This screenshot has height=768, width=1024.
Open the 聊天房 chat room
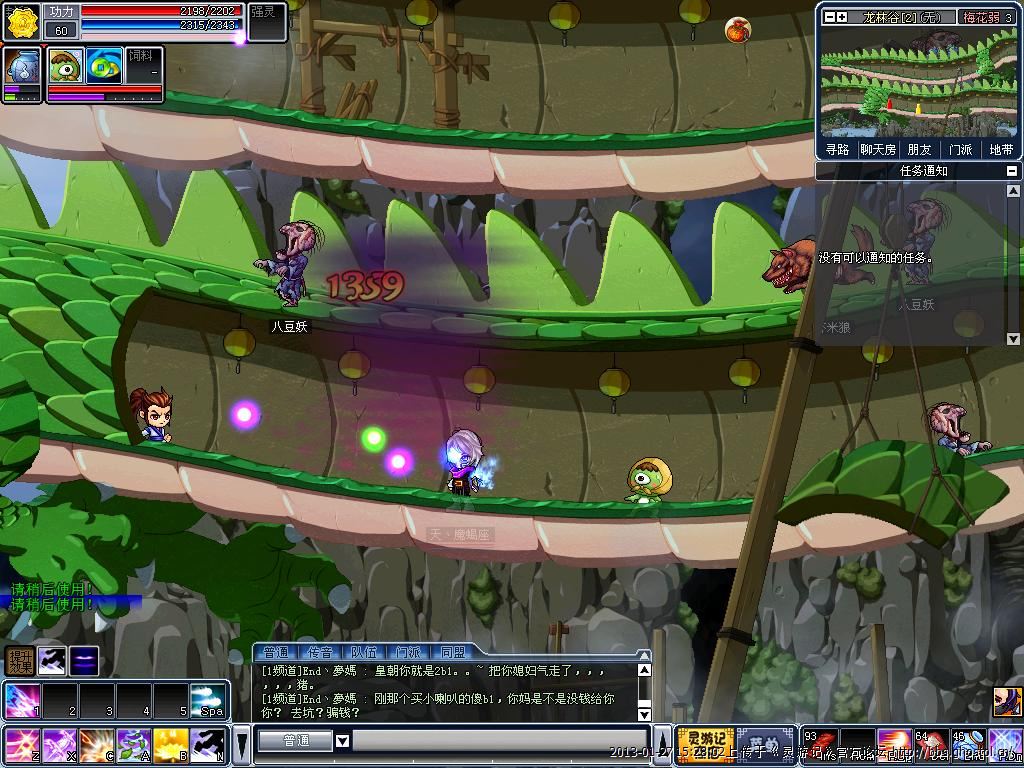[x=878, y=149]
